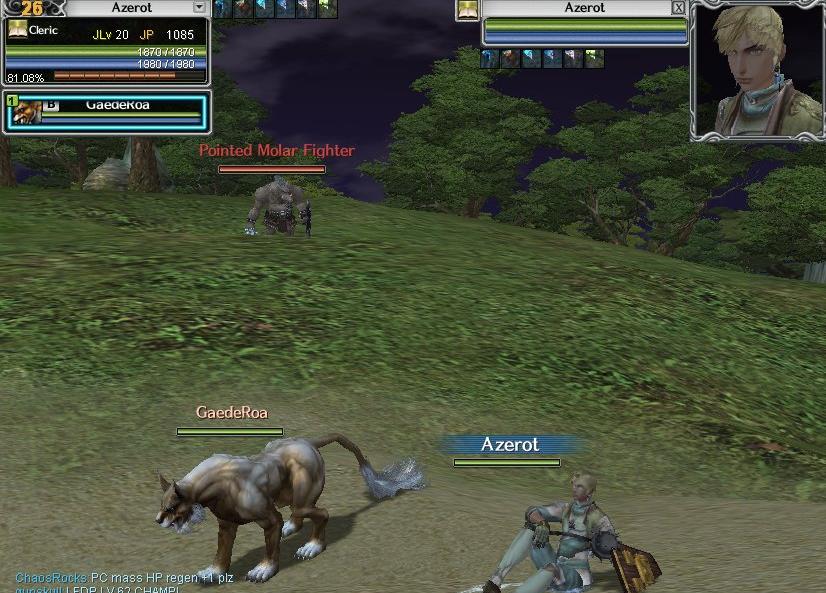The width and height of the screenshot is (826, 593).
Task: Click the target frame's job book icon
Action: click(467, 10)
